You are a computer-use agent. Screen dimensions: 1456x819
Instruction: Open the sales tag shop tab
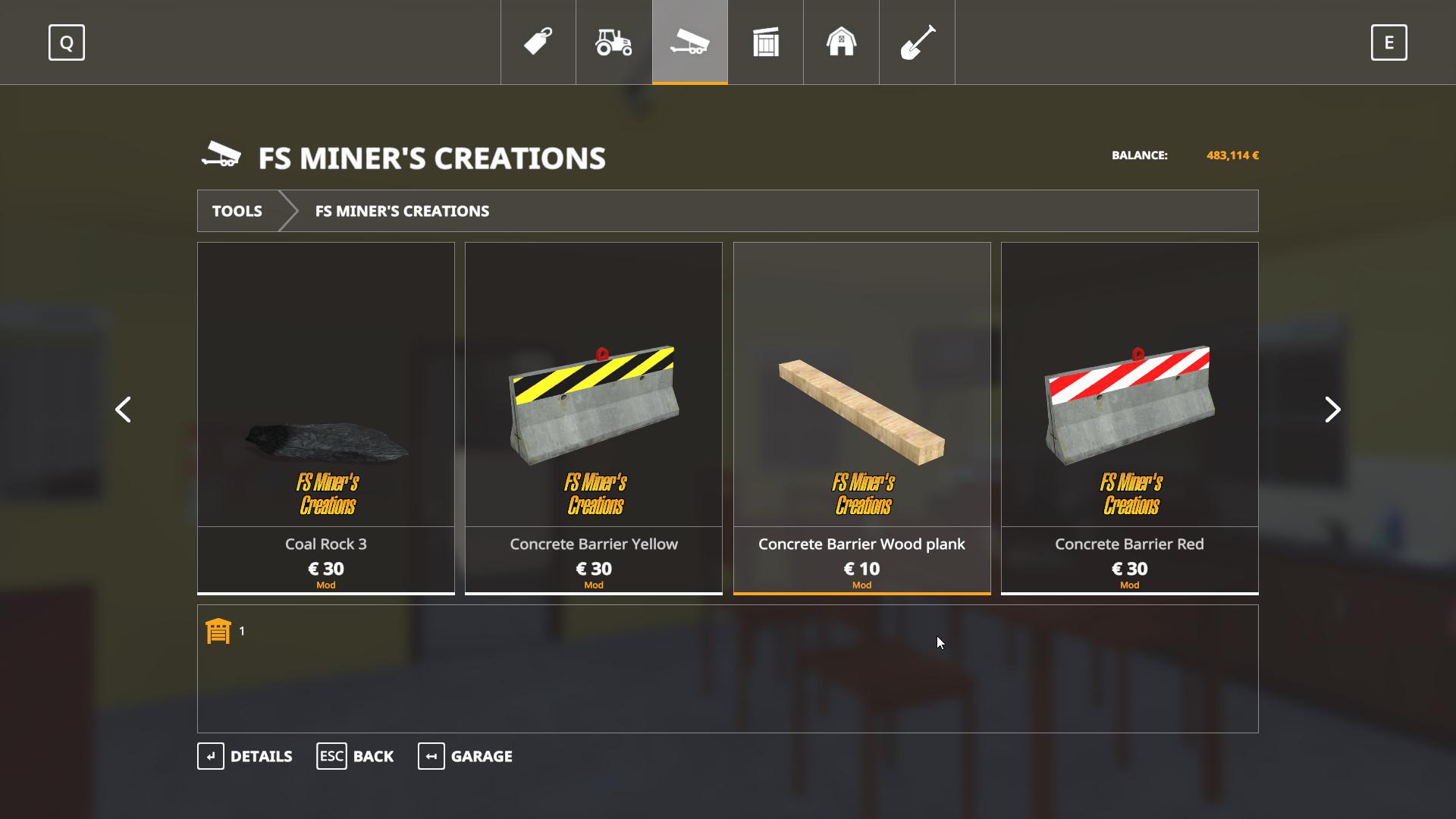tap(538, 42)
